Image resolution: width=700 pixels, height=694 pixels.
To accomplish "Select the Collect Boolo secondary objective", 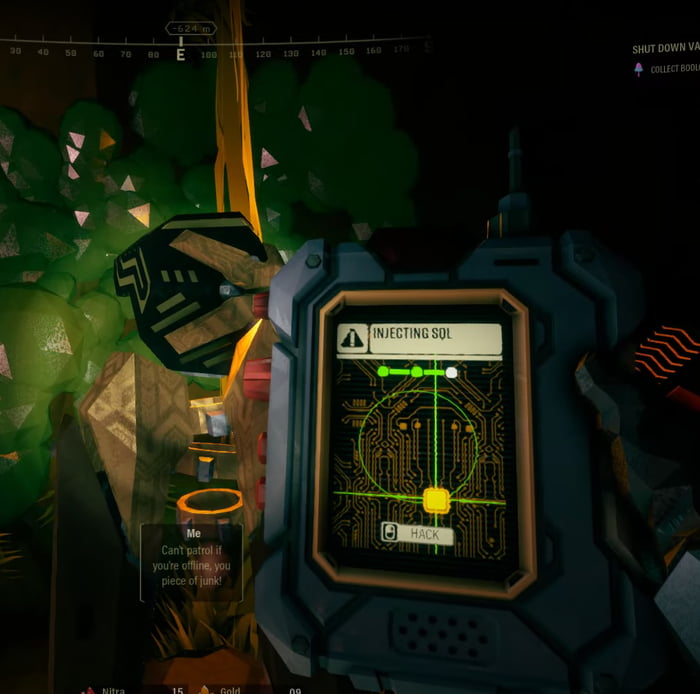I will (x=671, y=69).
